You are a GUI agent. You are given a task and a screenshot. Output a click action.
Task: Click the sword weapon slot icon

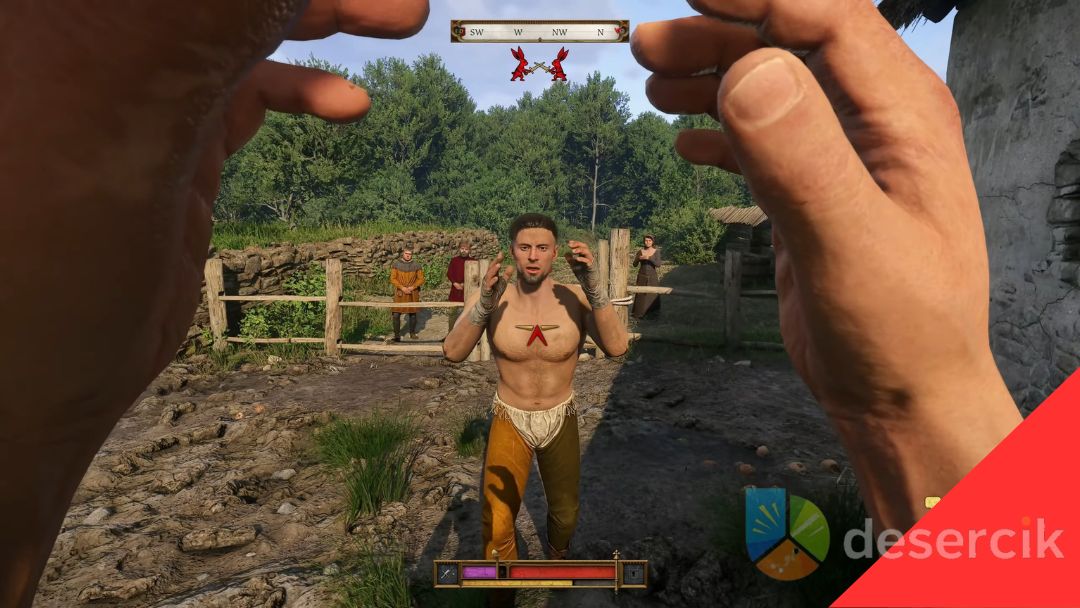[446, 573]
